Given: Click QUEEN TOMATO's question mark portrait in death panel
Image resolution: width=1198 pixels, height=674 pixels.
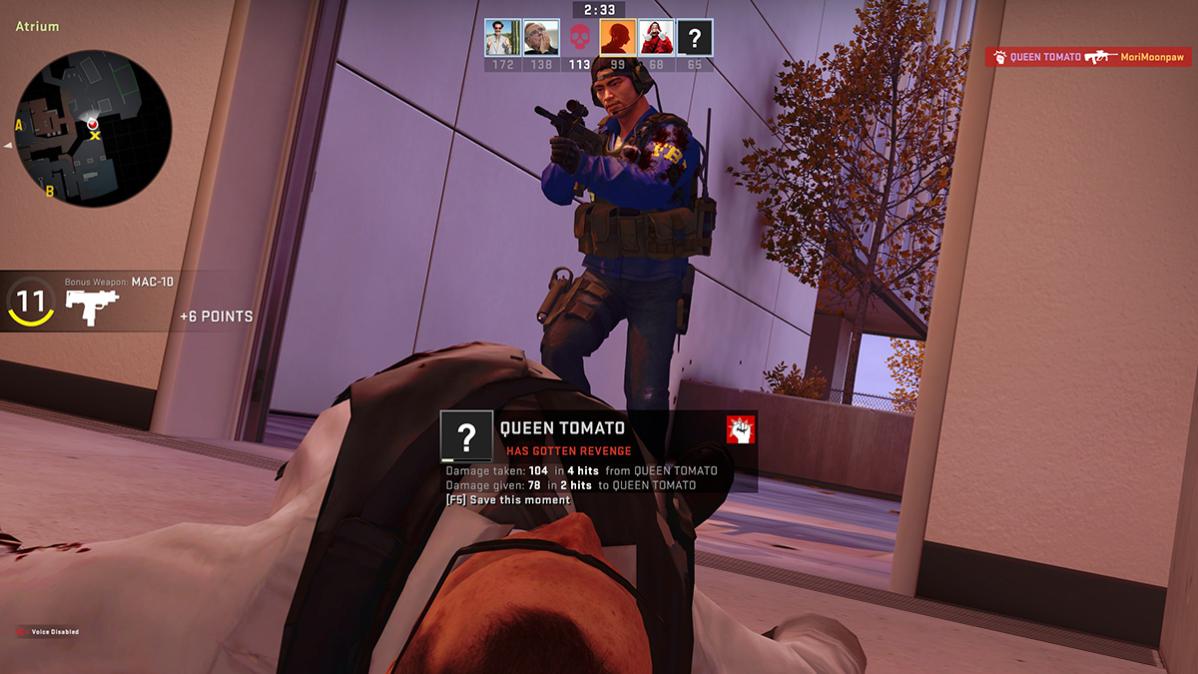Looking at the screenshot, I should 467,437.
